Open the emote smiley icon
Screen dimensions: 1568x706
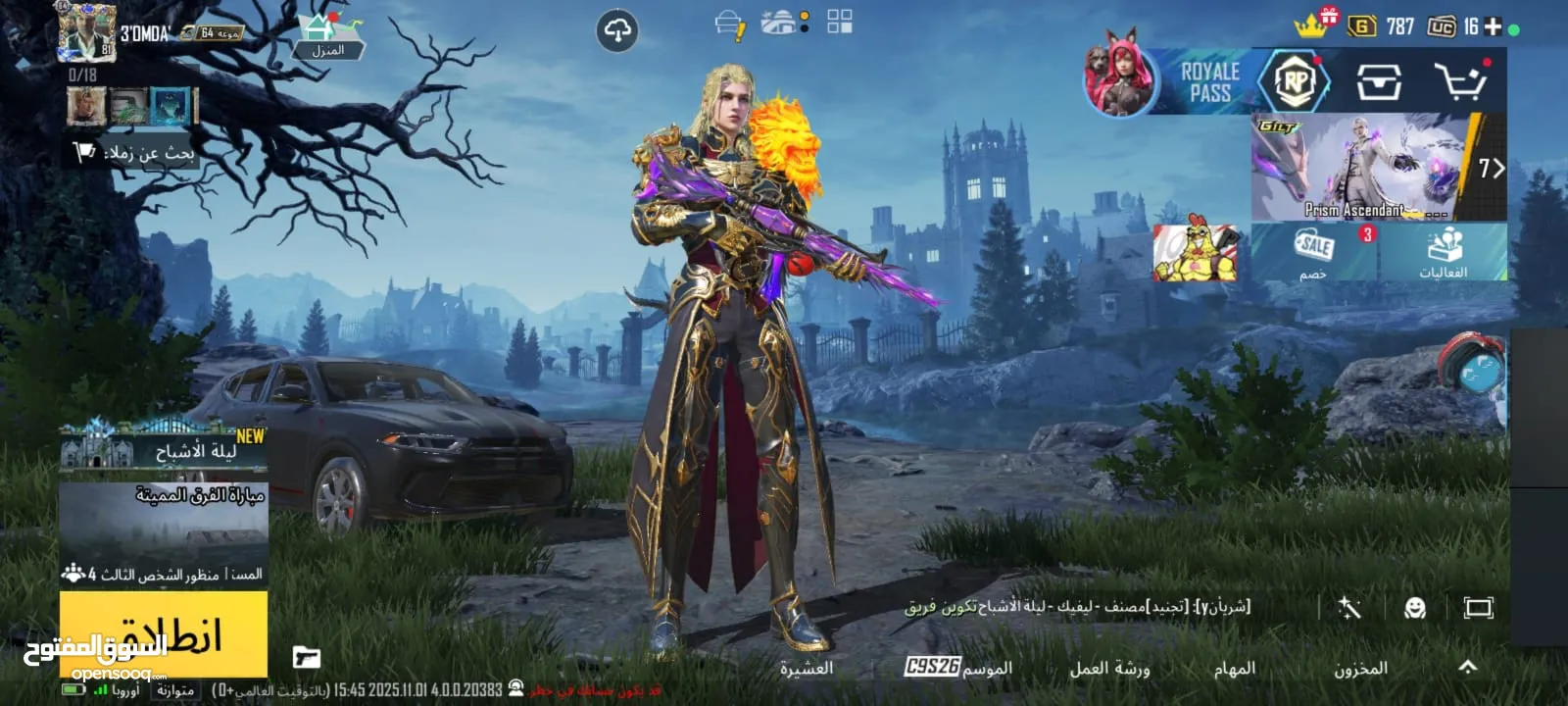coord(1414,608)
